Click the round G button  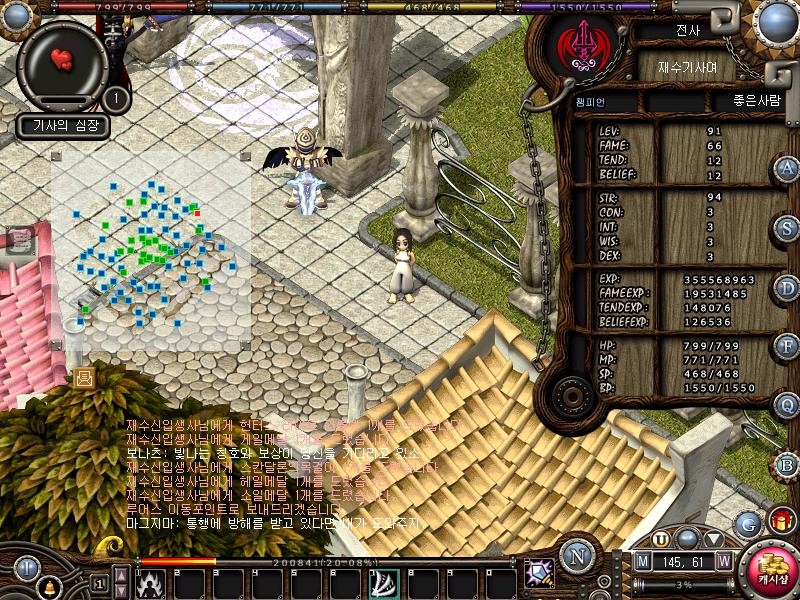(747, 522)
